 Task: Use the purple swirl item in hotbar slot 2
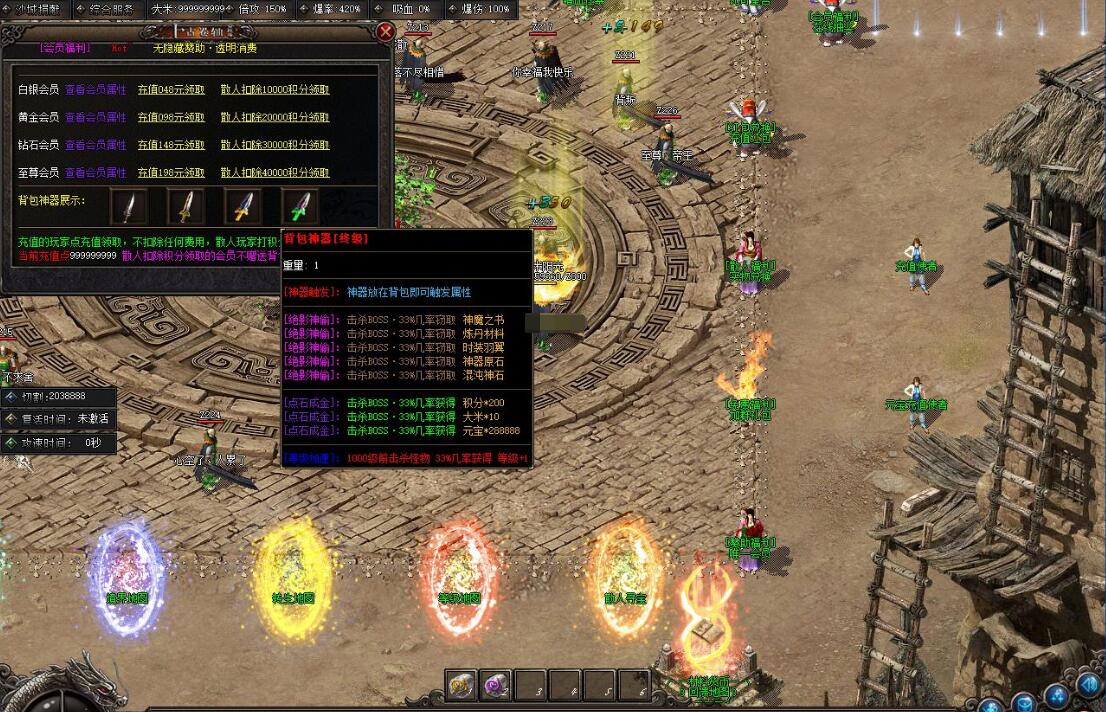[x=496, y=685]
